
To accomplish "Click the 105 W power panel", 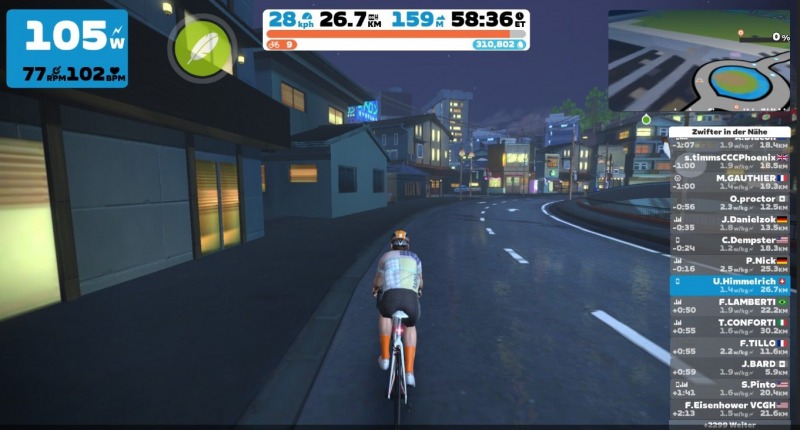I will click(x=67, y=48).
